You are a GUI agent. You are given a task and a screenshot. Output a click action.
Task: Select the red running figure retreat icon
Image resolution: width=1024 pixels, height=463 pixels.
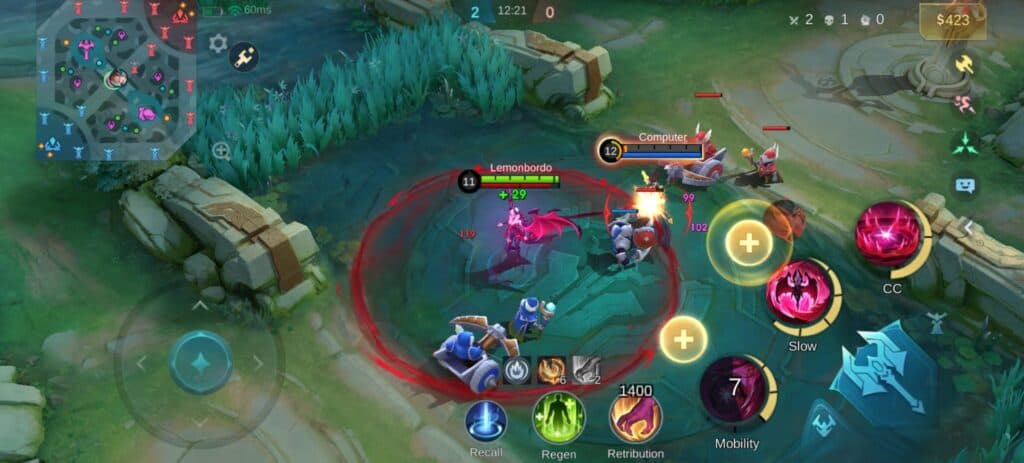click(x=964, y=103)
